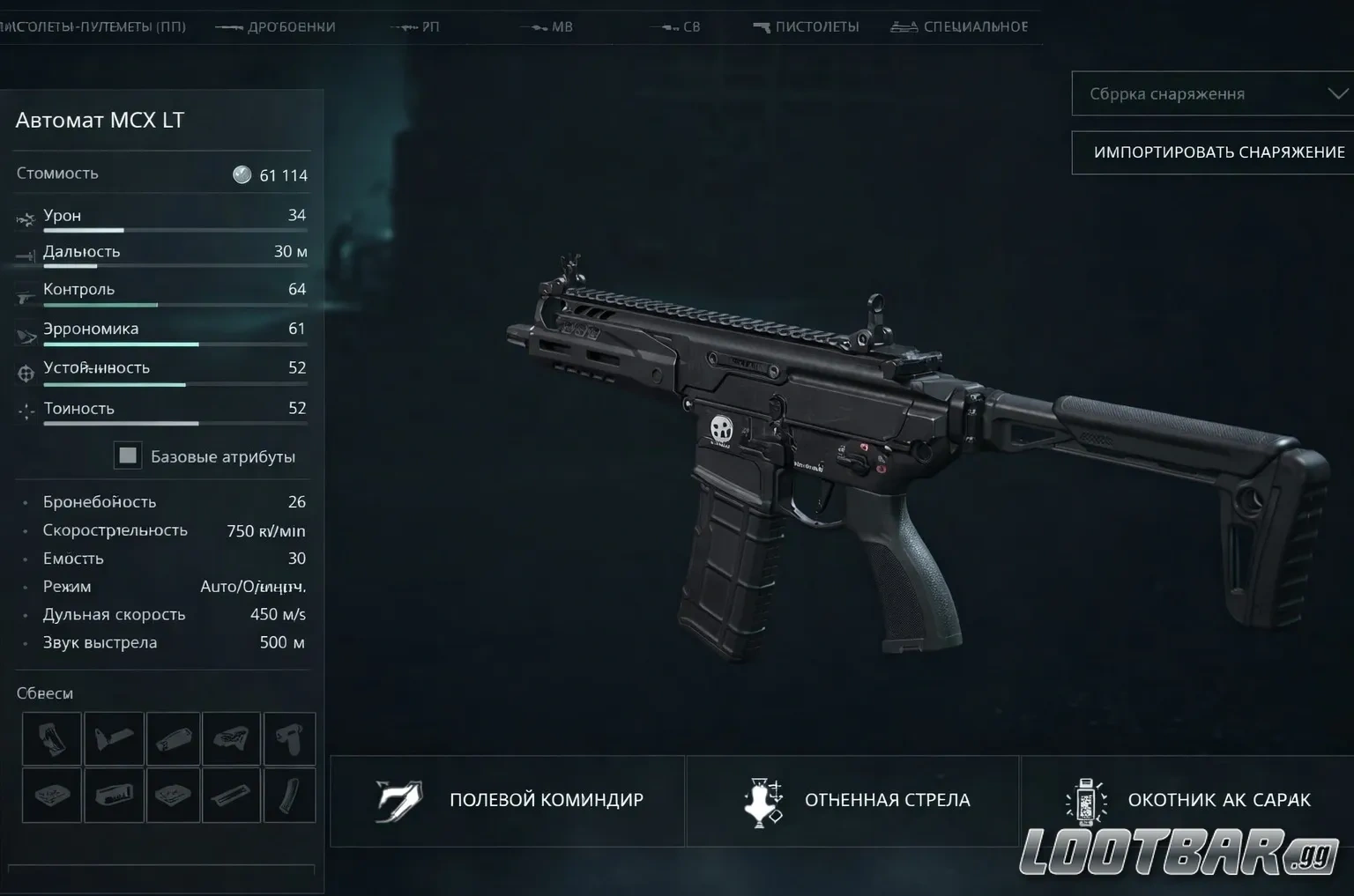Select the L-shaped bracket attachment slot
Image resolution: width=1354 pixels, height=896 pixels.
(x=114, y=738)
